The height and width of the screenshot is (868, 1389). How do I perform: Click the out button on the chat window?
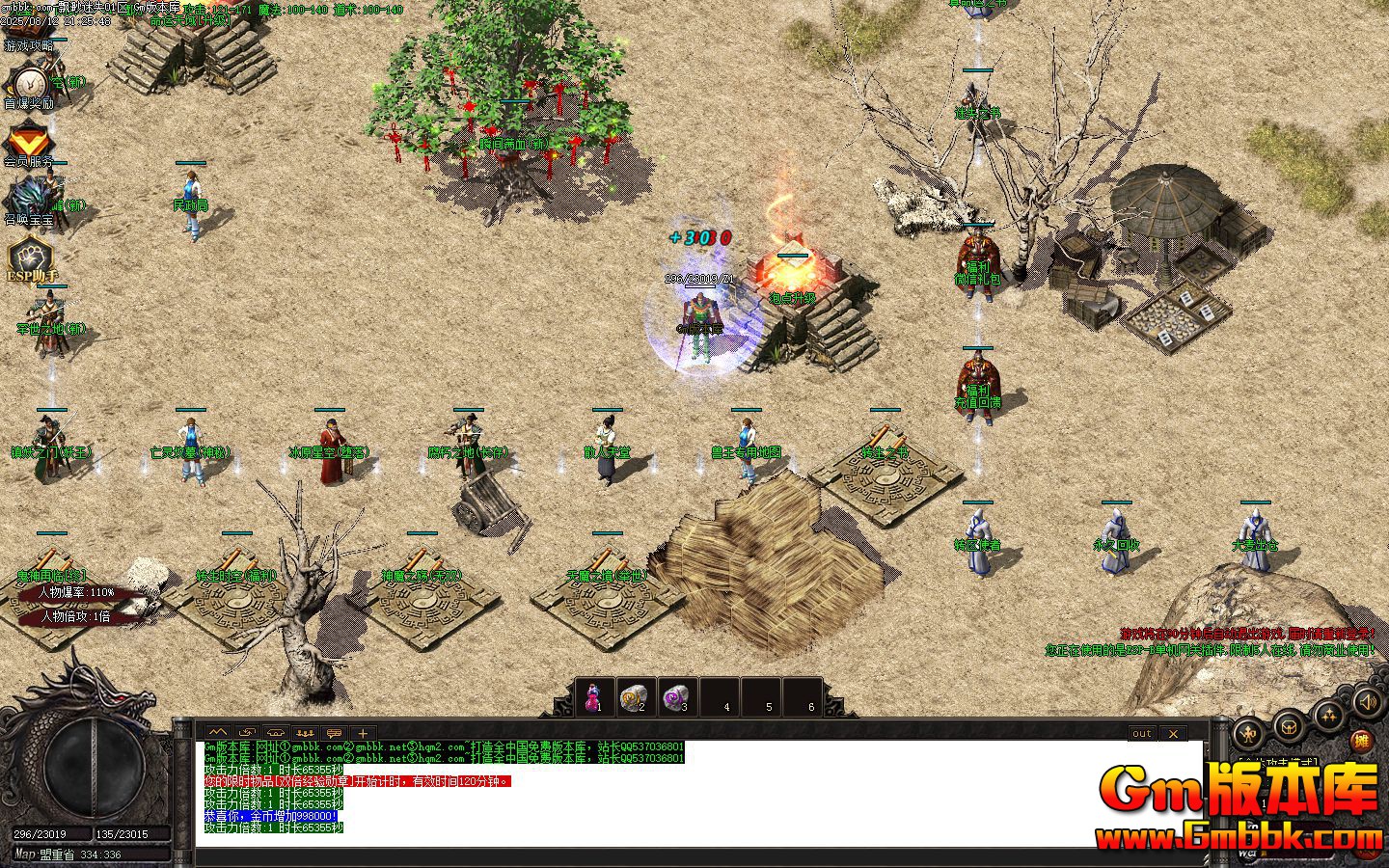[1141, 734]
